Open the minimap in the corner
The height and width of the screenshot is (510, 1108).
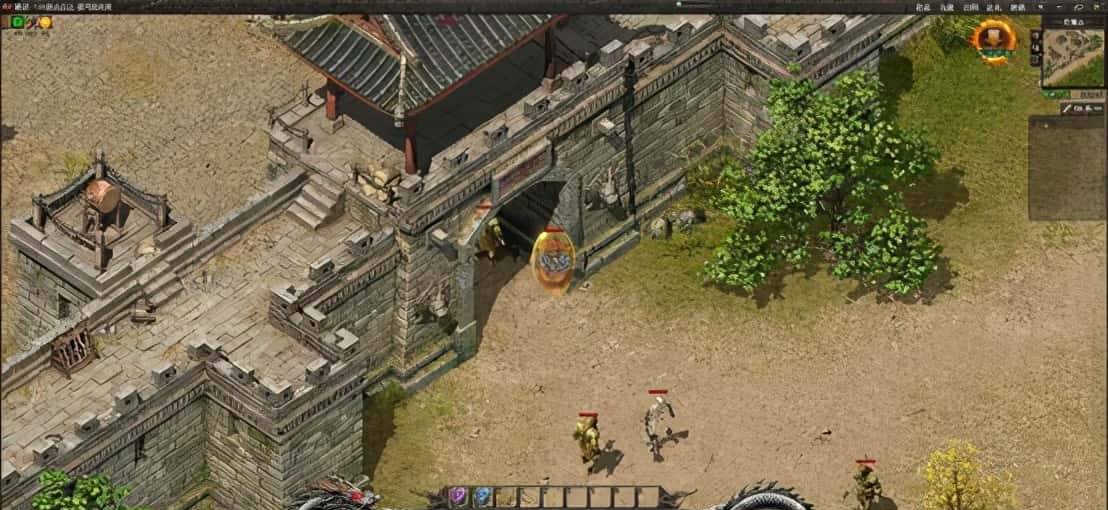[1074, 57]
